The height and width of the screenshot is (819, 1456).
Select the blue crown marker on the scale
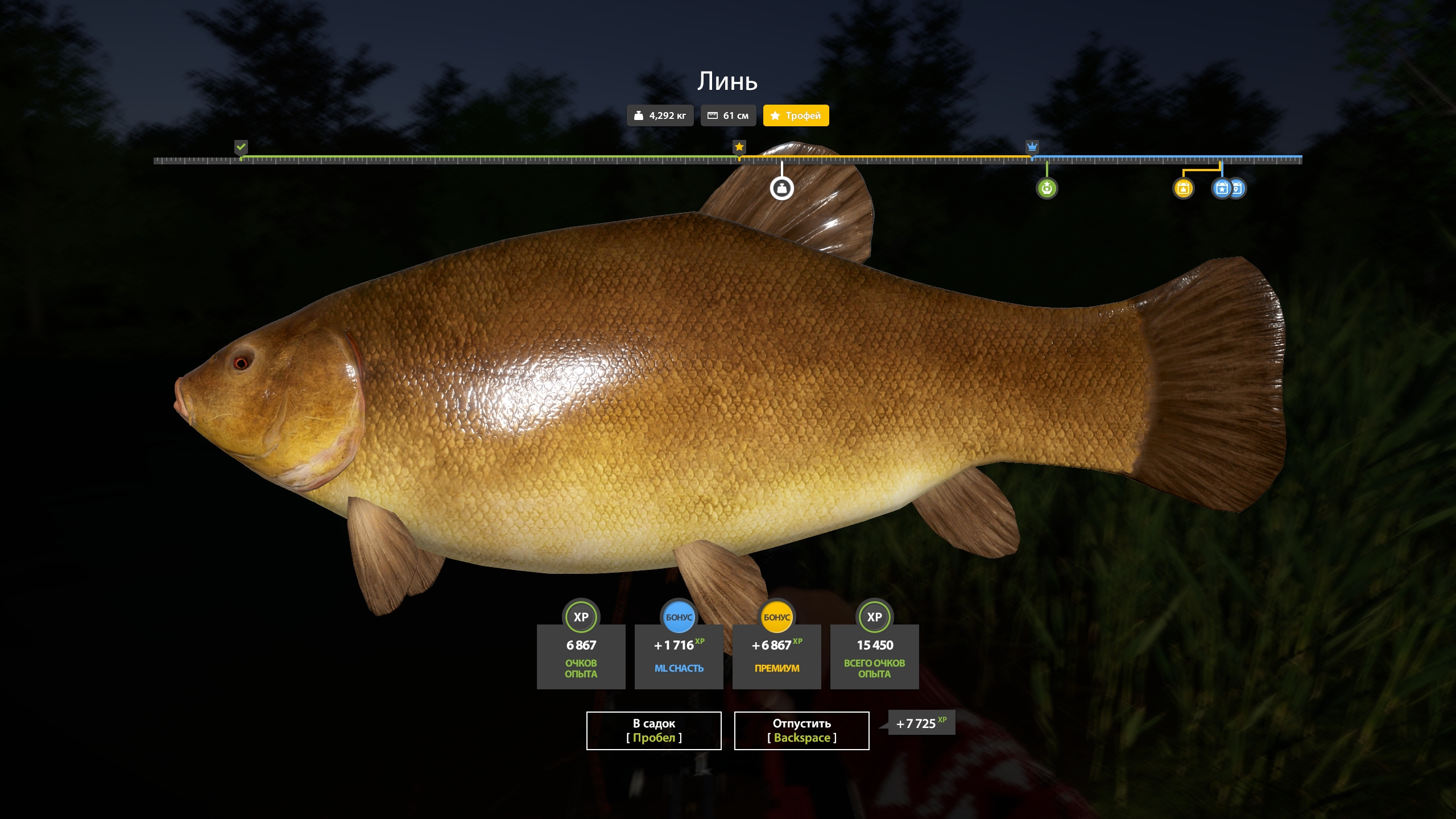(x=1032, y=147)
